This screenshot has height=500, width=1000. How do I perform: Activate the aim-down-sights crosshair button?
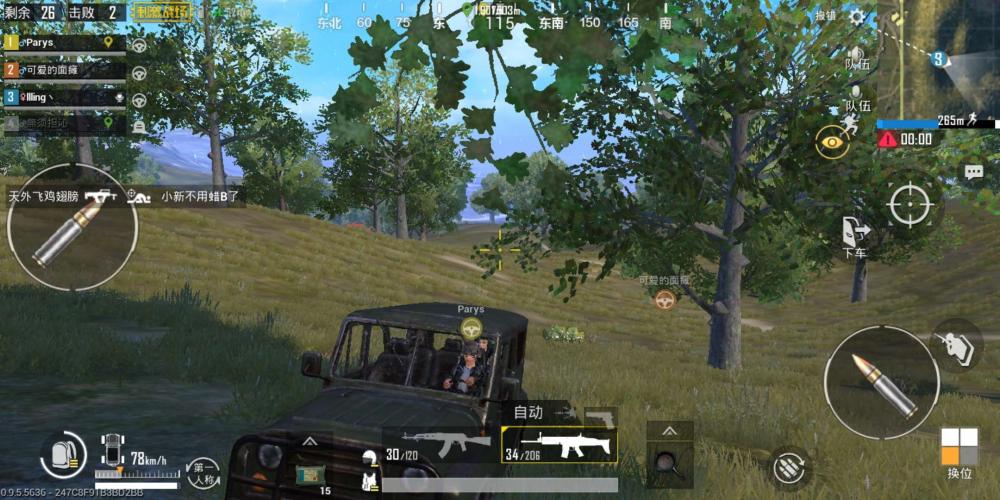(910, 206)
